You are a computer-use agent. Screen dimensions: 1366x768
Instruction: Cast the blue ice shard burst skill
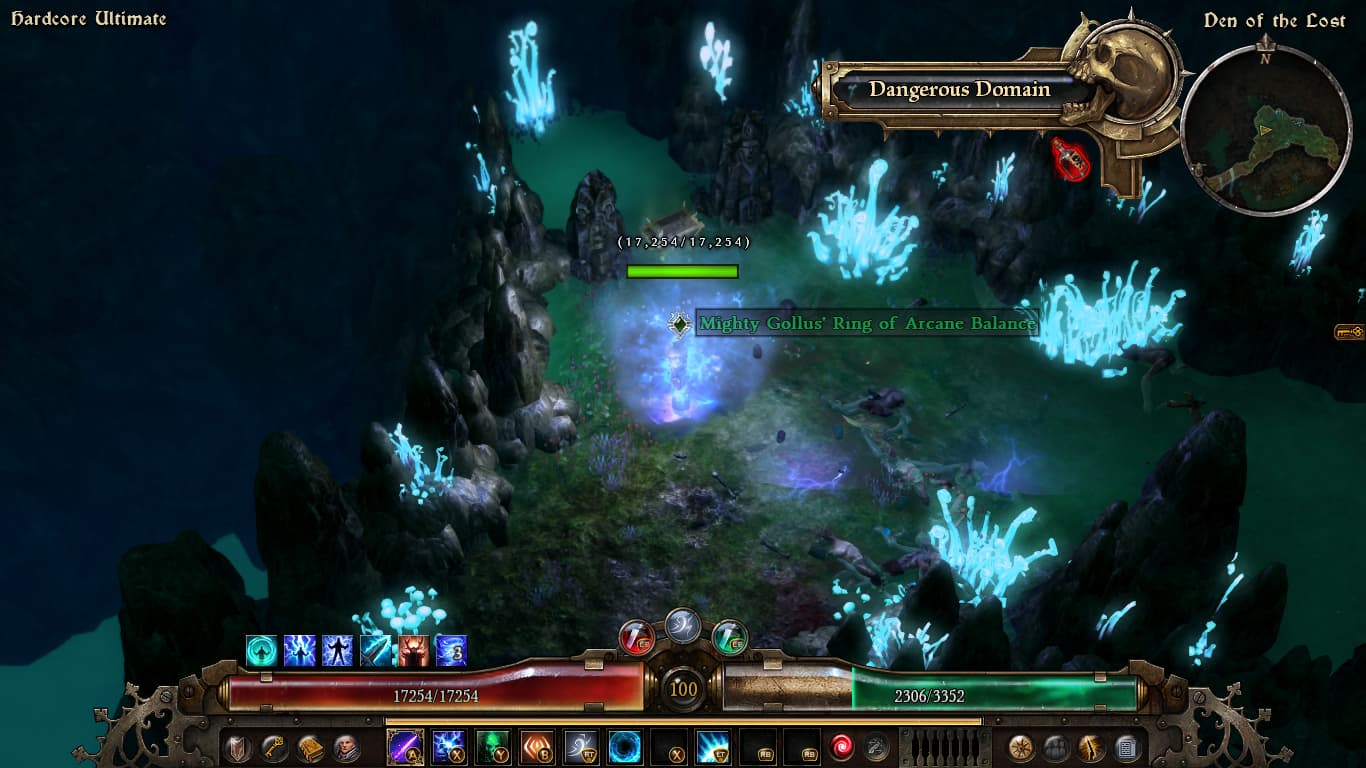(x=714, y=747)
